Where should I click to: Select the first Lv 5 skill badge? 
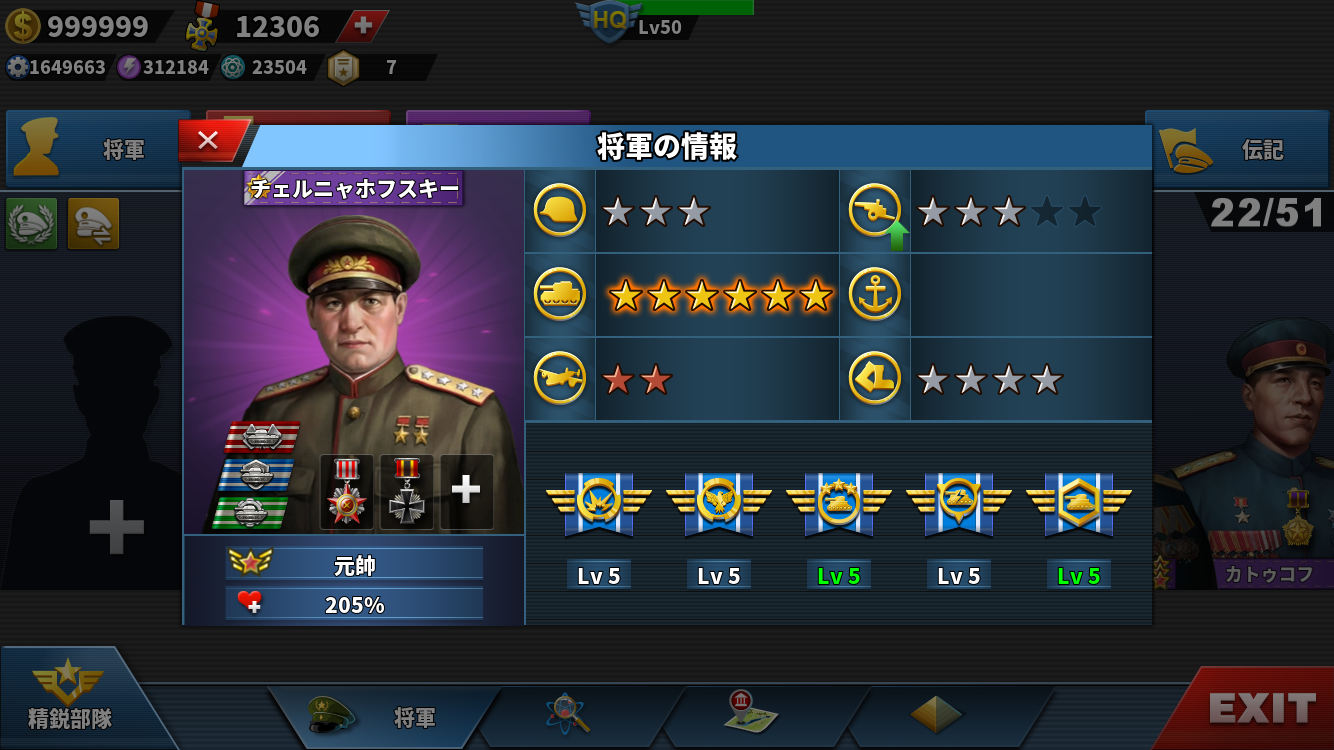(598, 503)
